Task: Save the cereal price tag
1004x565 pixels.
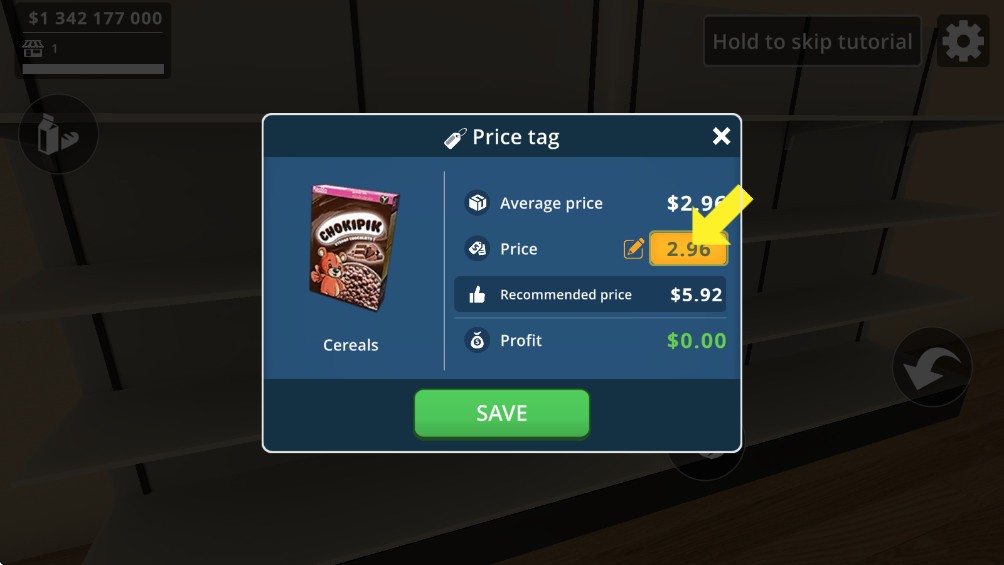Action: (501, 413)
